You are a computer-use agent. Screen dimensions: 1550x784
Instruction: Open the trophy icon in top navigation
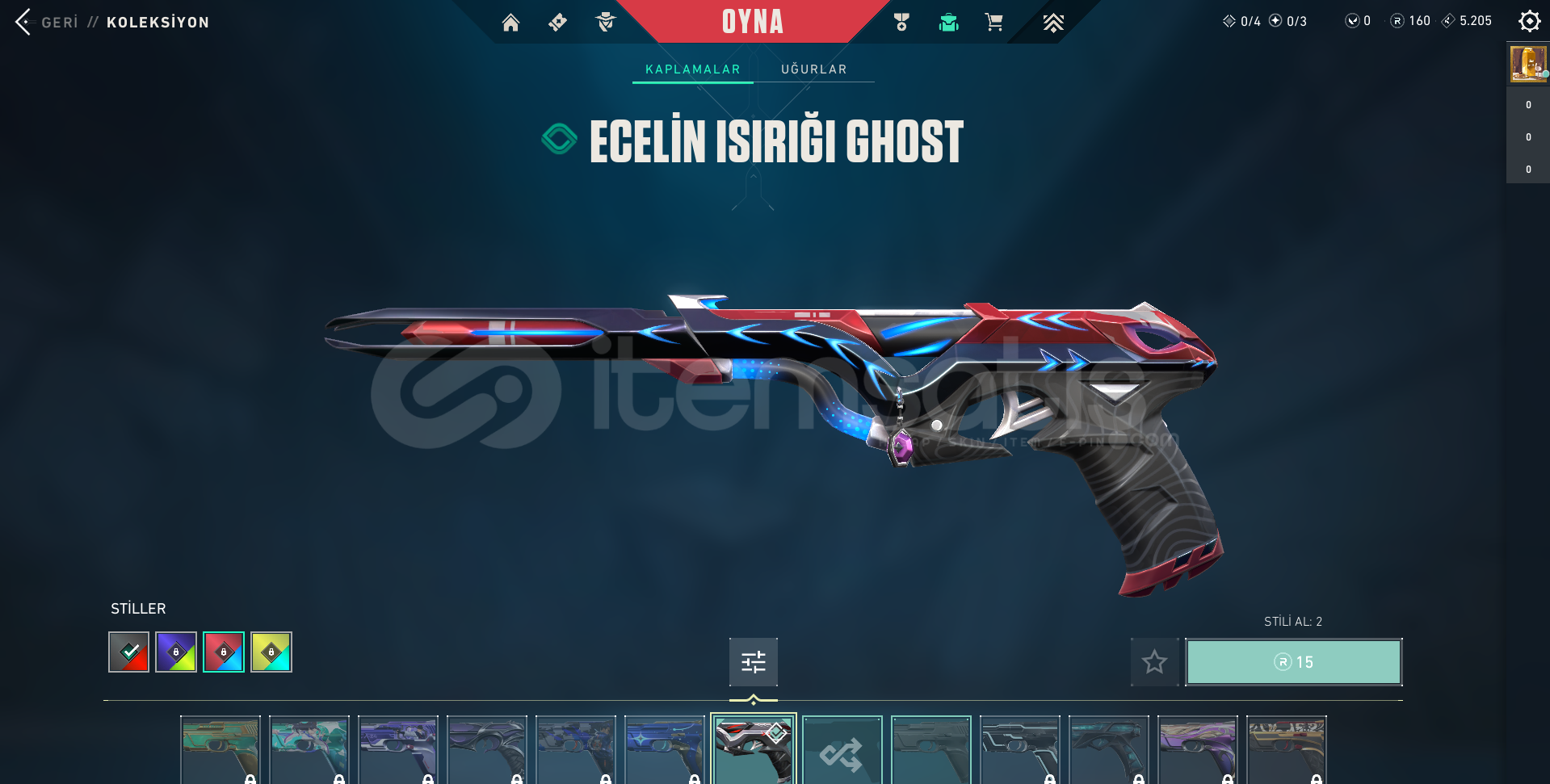[x=901, y=23]
